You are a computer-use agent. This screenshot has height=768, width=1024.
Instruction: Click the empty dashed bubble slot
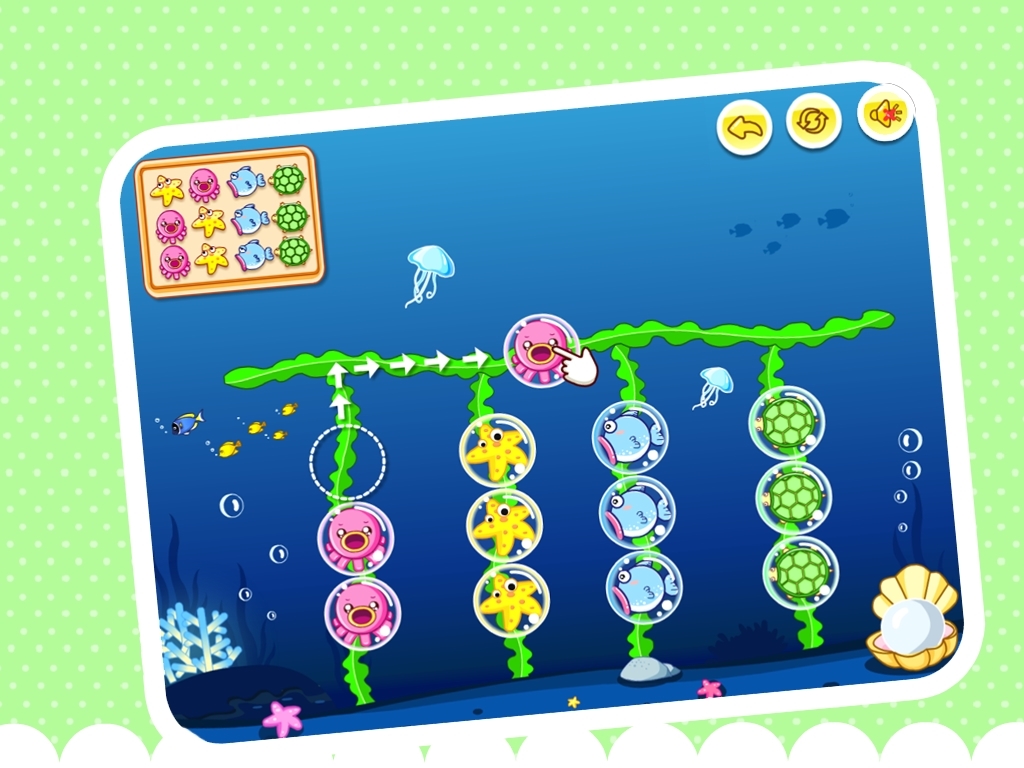tap(347, 461)
